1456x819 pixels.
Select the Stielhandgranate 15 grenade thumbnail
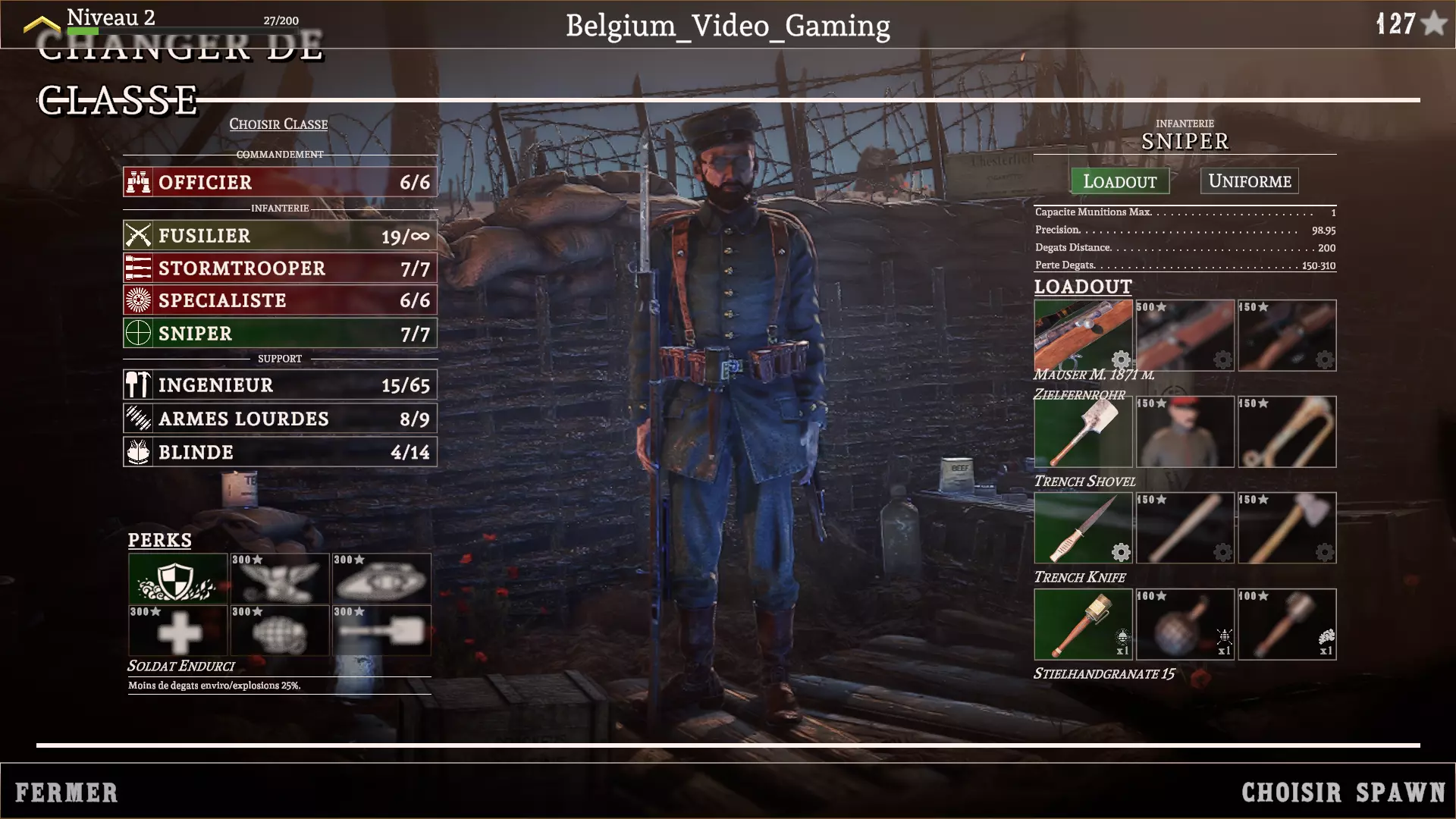point(1083,623)
